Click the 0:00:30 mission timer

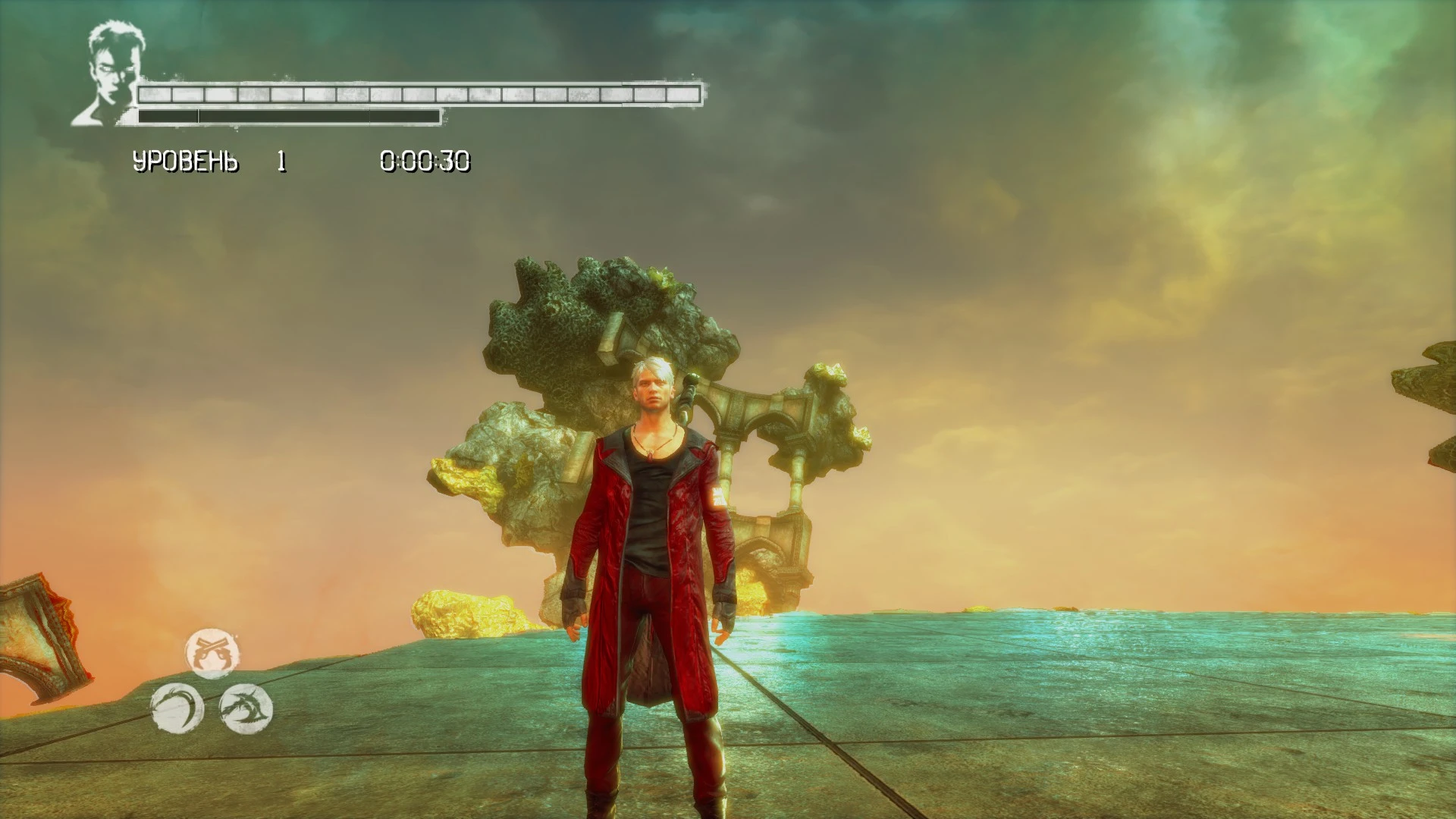tap(427, 161)
